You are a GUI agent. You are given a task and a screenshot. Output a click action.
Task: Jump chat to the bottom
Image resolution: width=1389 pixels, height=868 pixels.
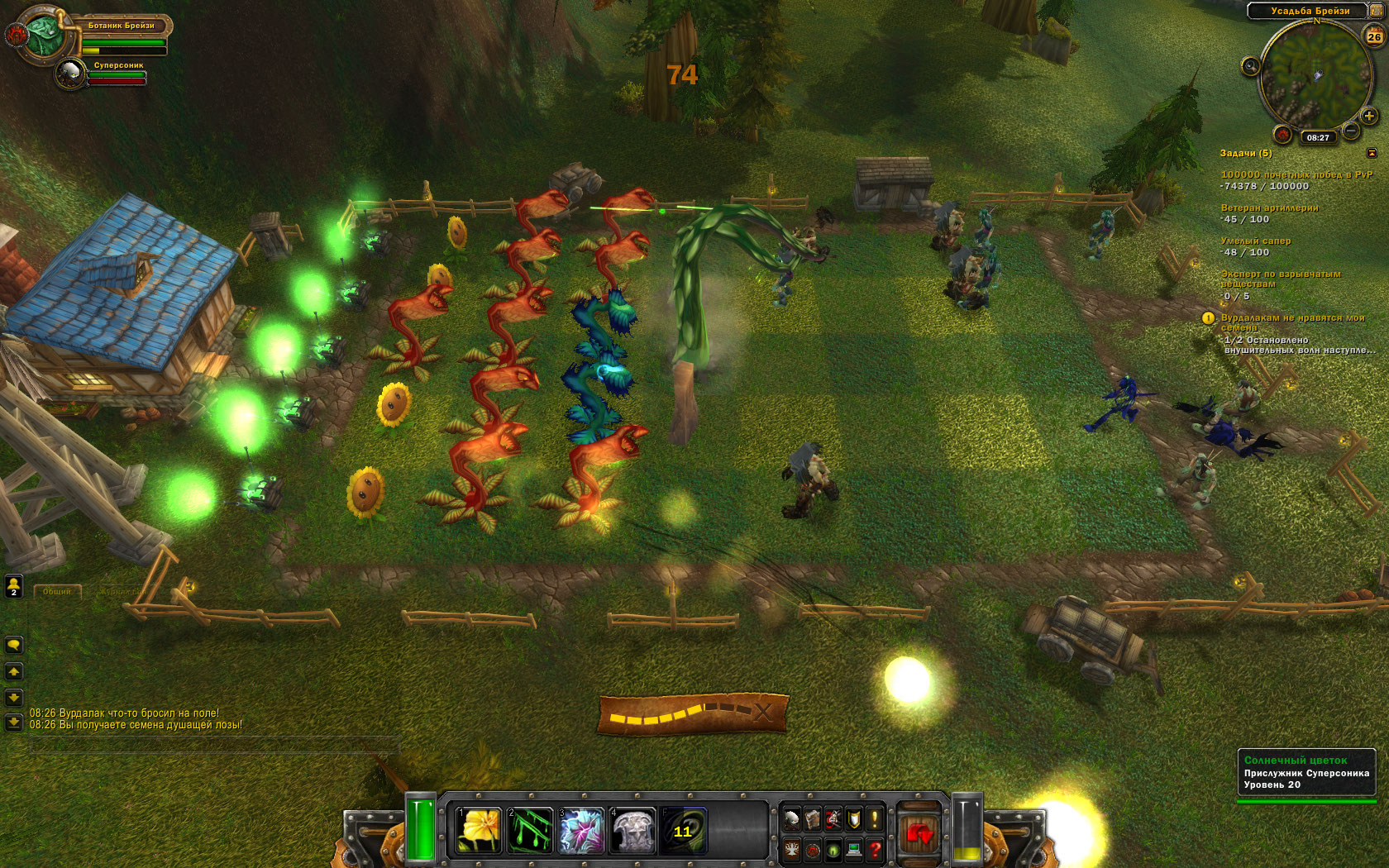click(13, 723)
